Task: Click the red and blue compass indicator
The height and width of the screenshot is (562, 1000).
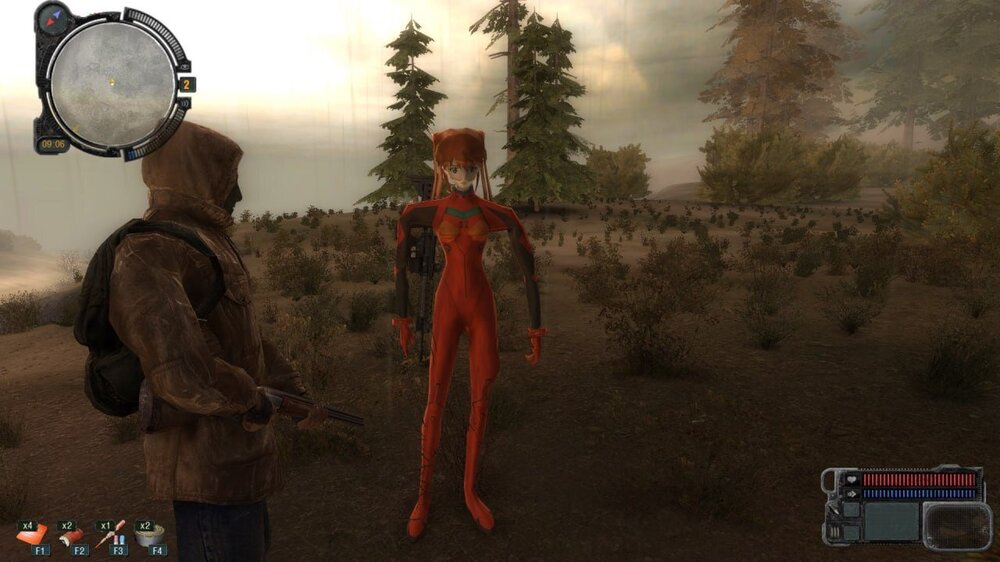Action: click(53, 17)
